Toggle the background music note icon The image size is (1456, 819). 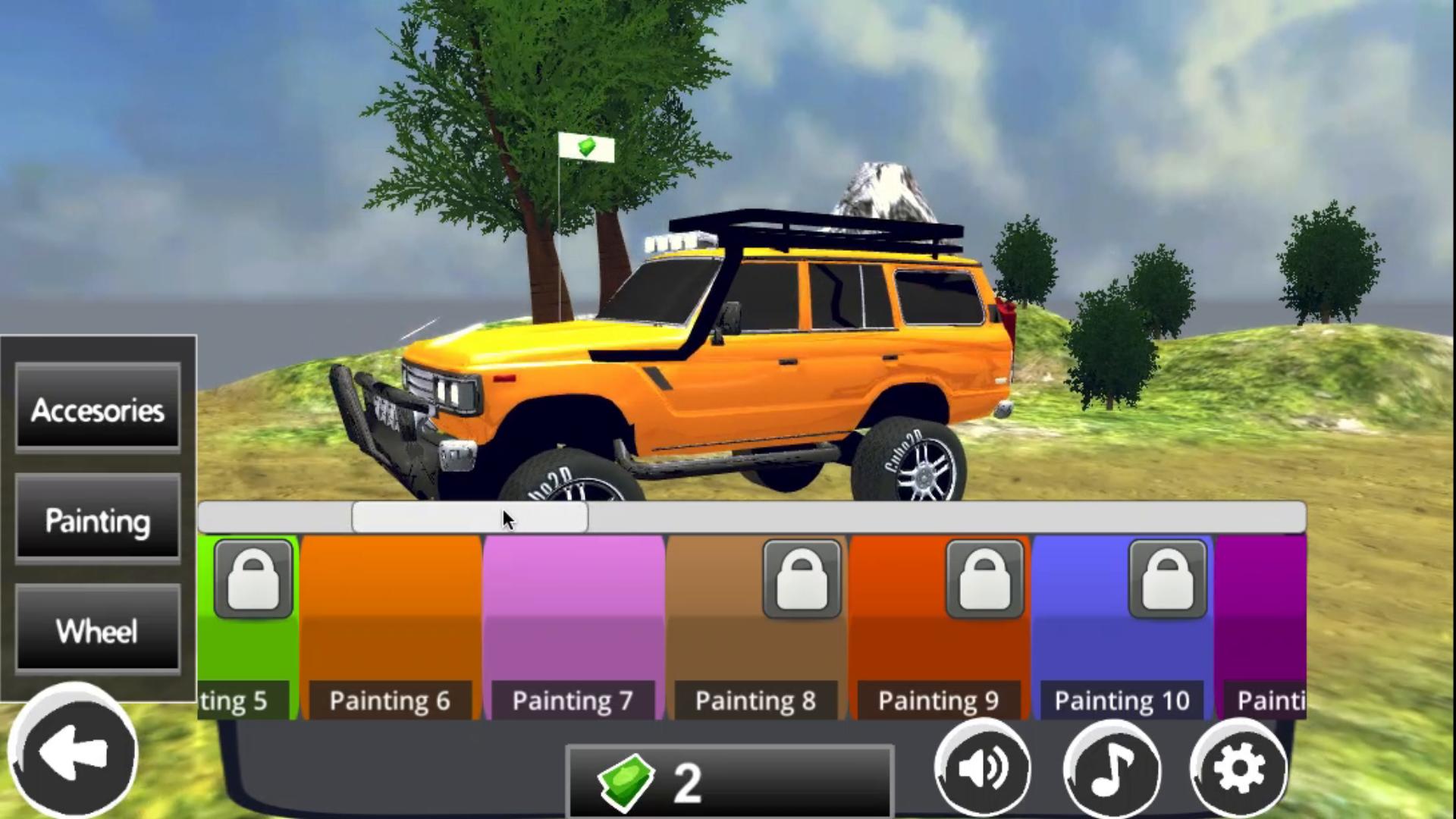click(1112, 768)
